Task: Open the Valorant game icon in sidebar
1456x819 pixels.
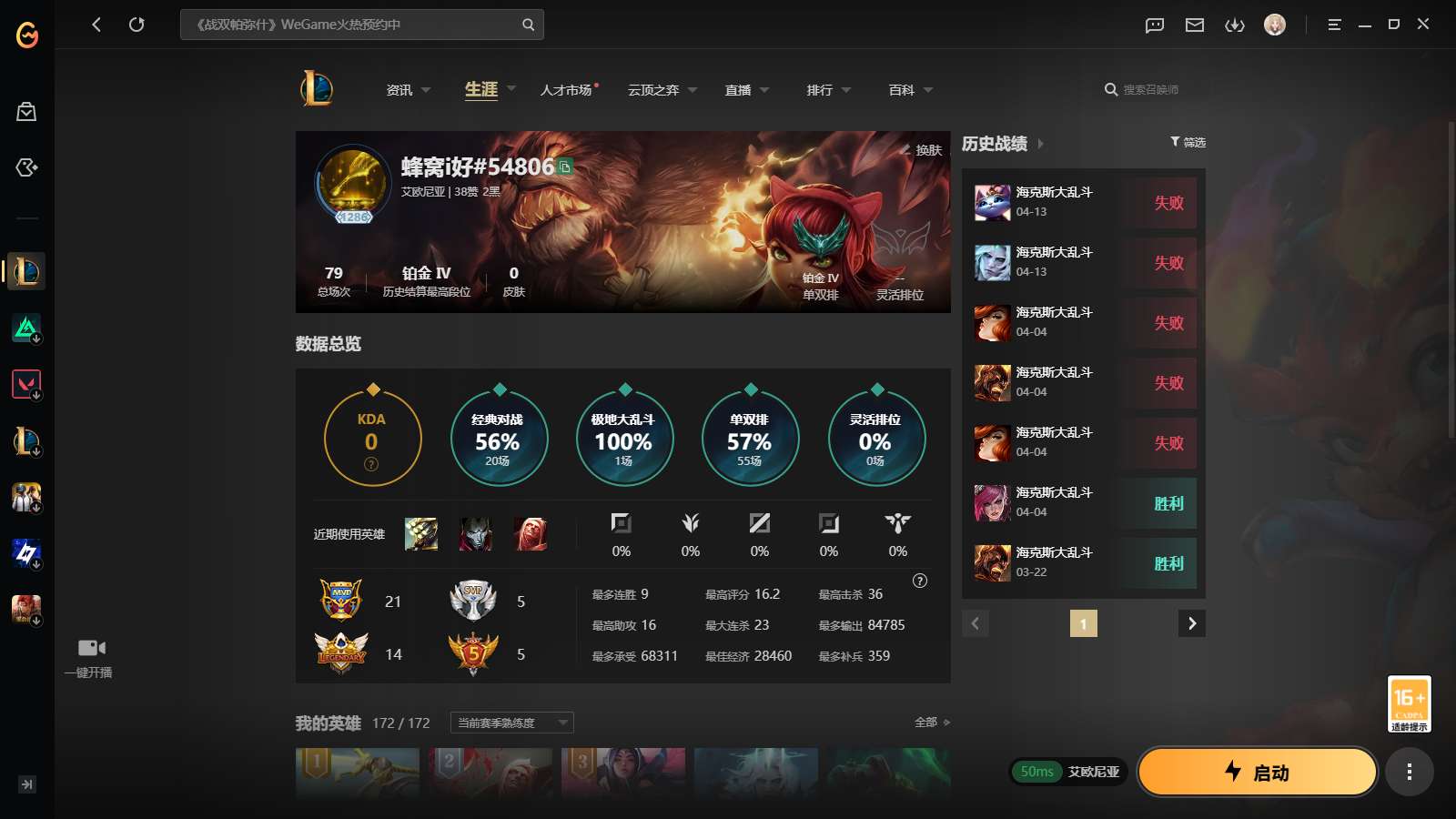Action: tap(25, 383)
